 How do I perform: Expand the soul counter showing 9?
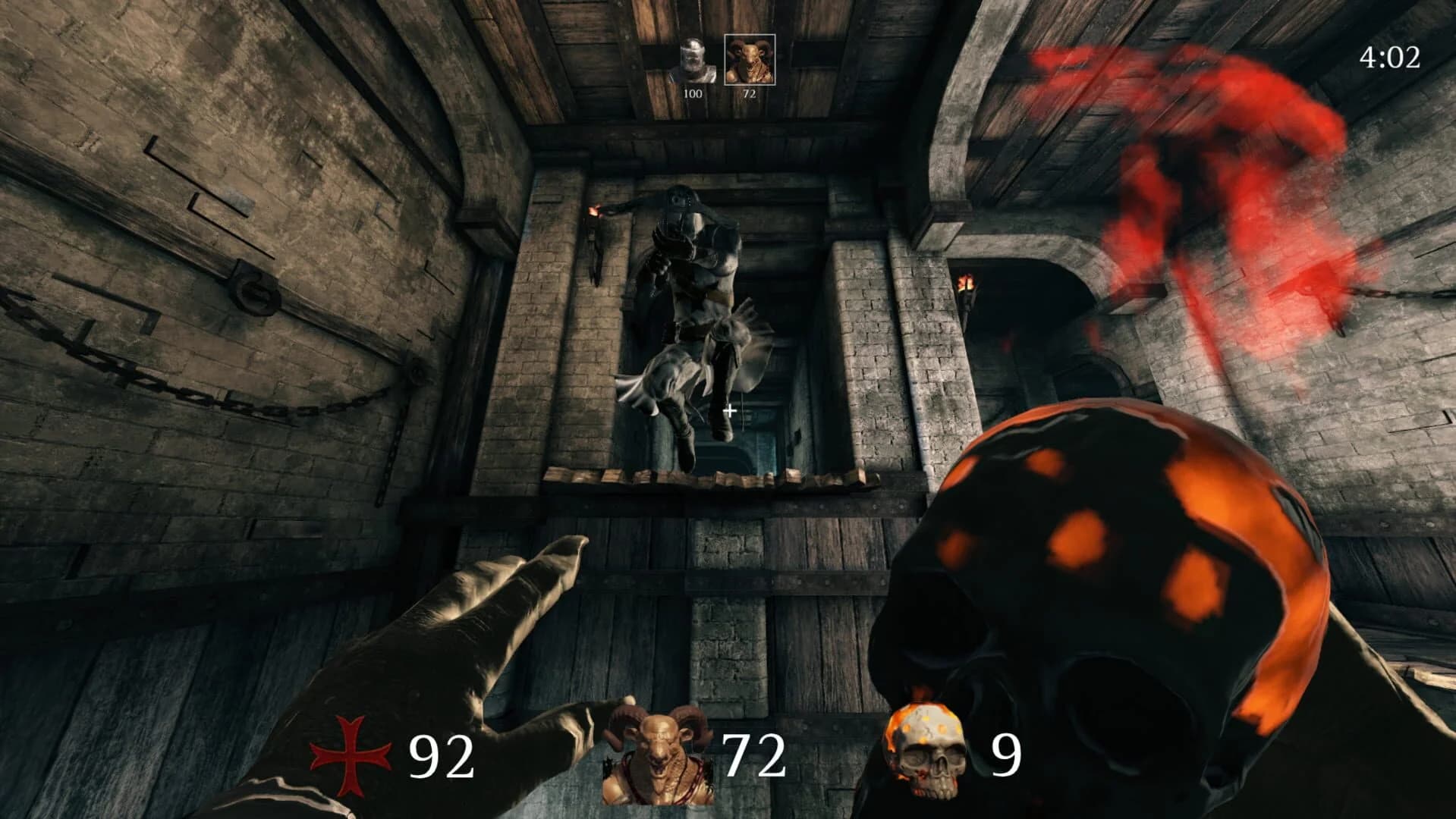1006,753
